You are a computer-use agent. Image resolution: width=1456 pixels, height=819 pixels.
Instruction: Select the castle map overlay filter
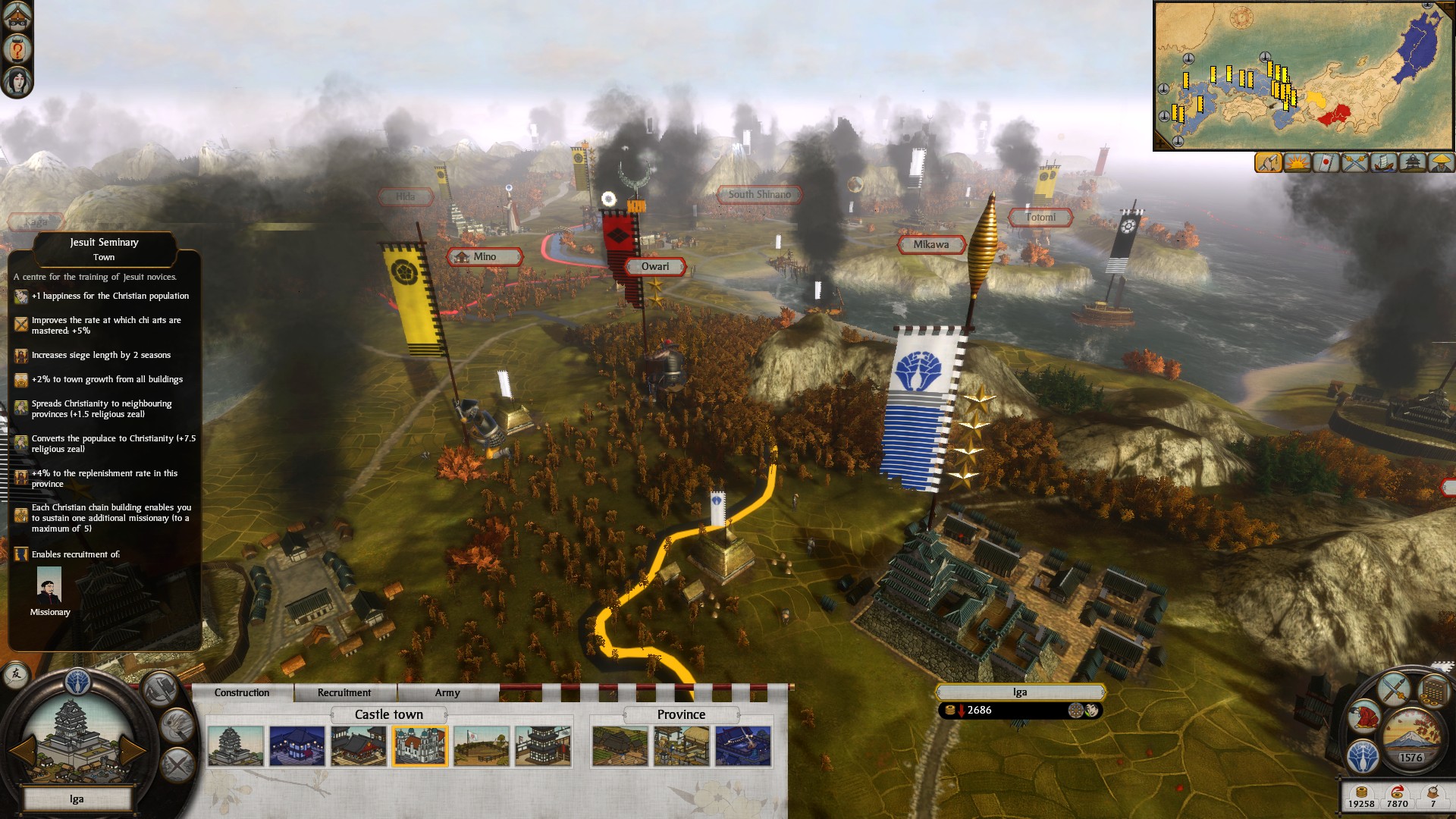pyautogui.click(x=1412, y=163)
